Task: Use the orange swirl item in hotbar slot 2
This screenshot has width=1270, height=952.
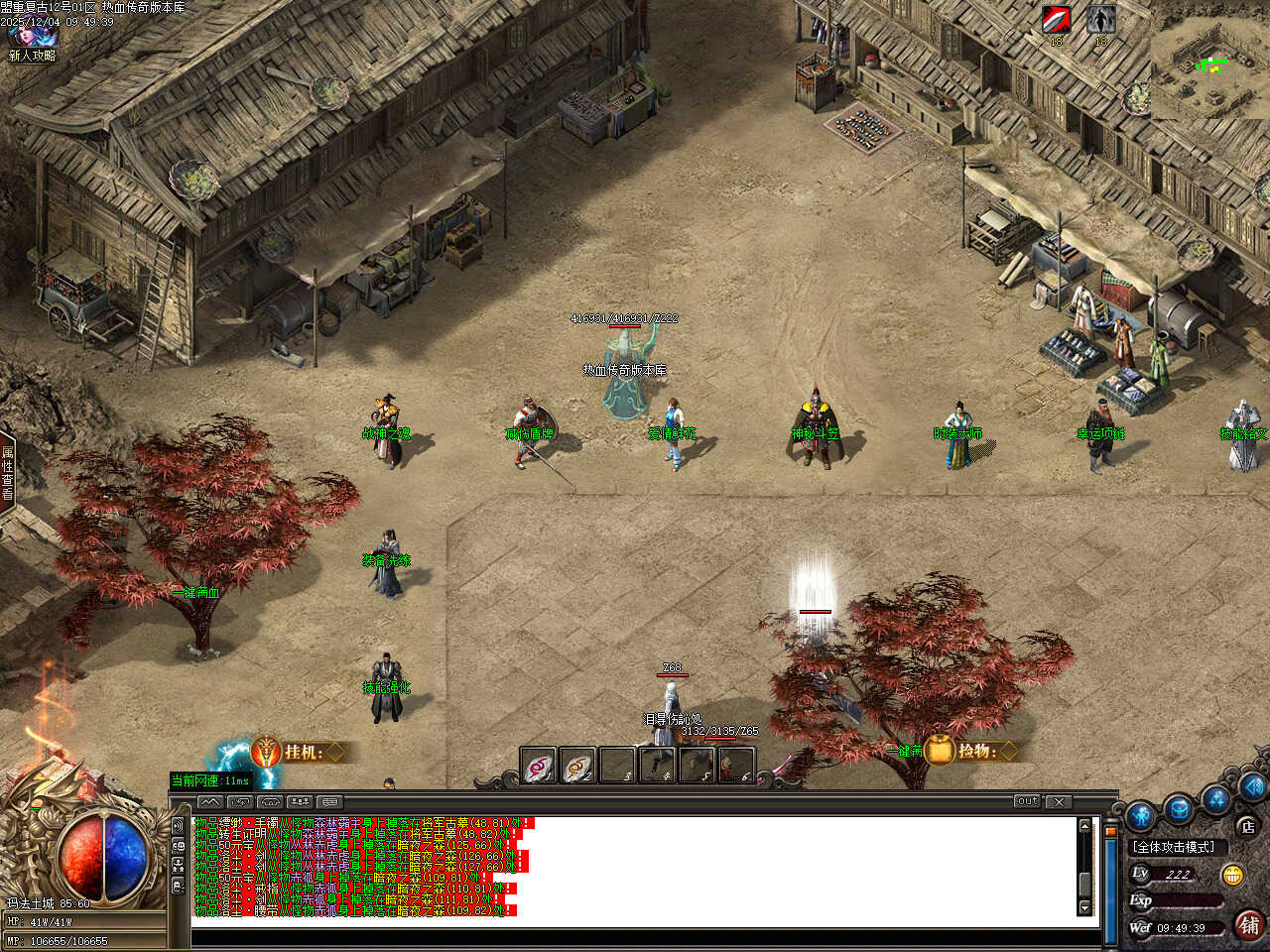Action: 577,767
